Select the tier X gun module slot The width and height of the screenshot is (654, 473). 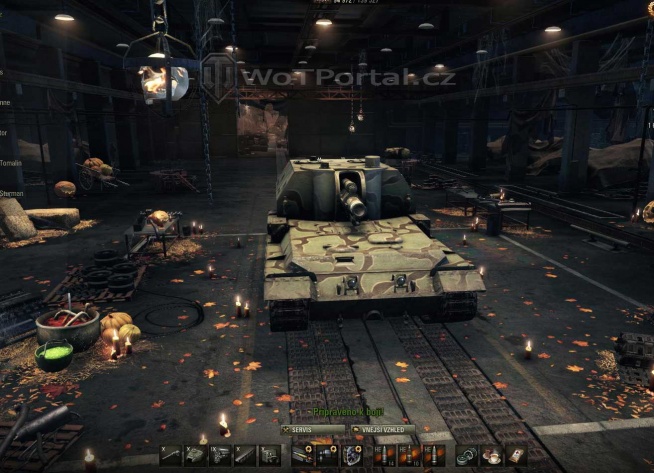(171, 455)
